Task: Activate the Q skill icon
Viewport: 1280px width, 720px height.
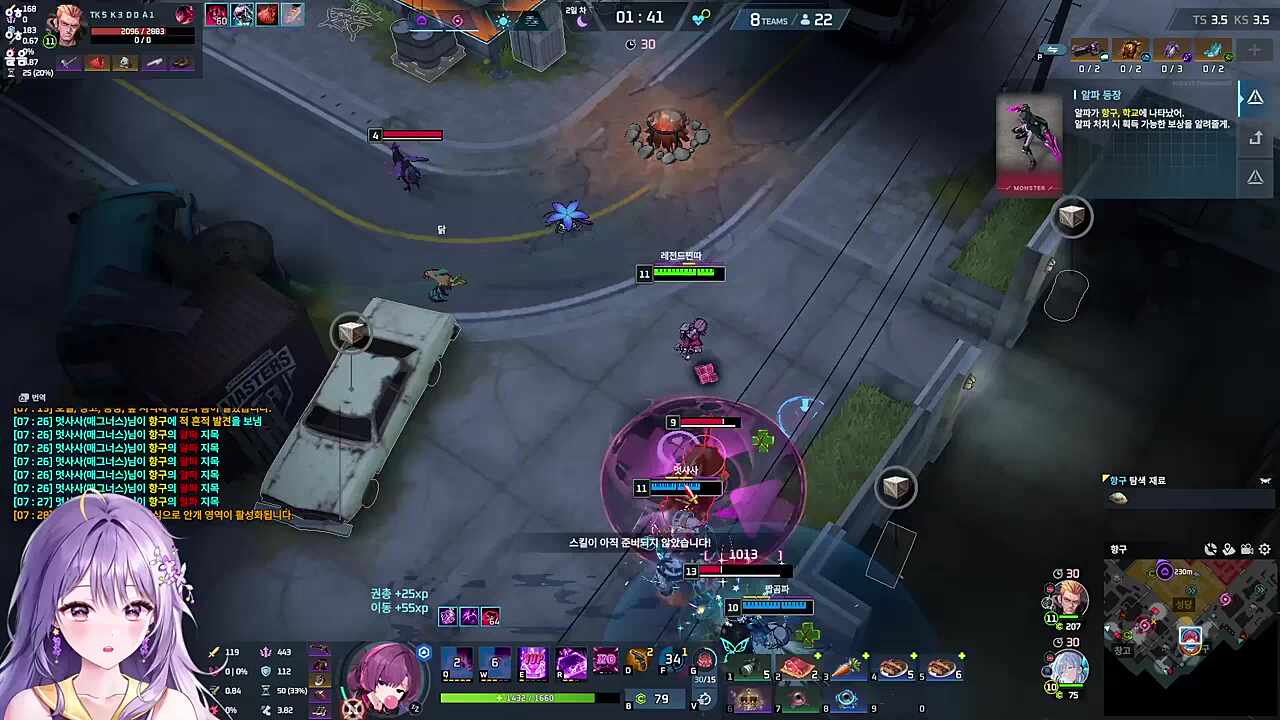Action: (x=457, y=662)
